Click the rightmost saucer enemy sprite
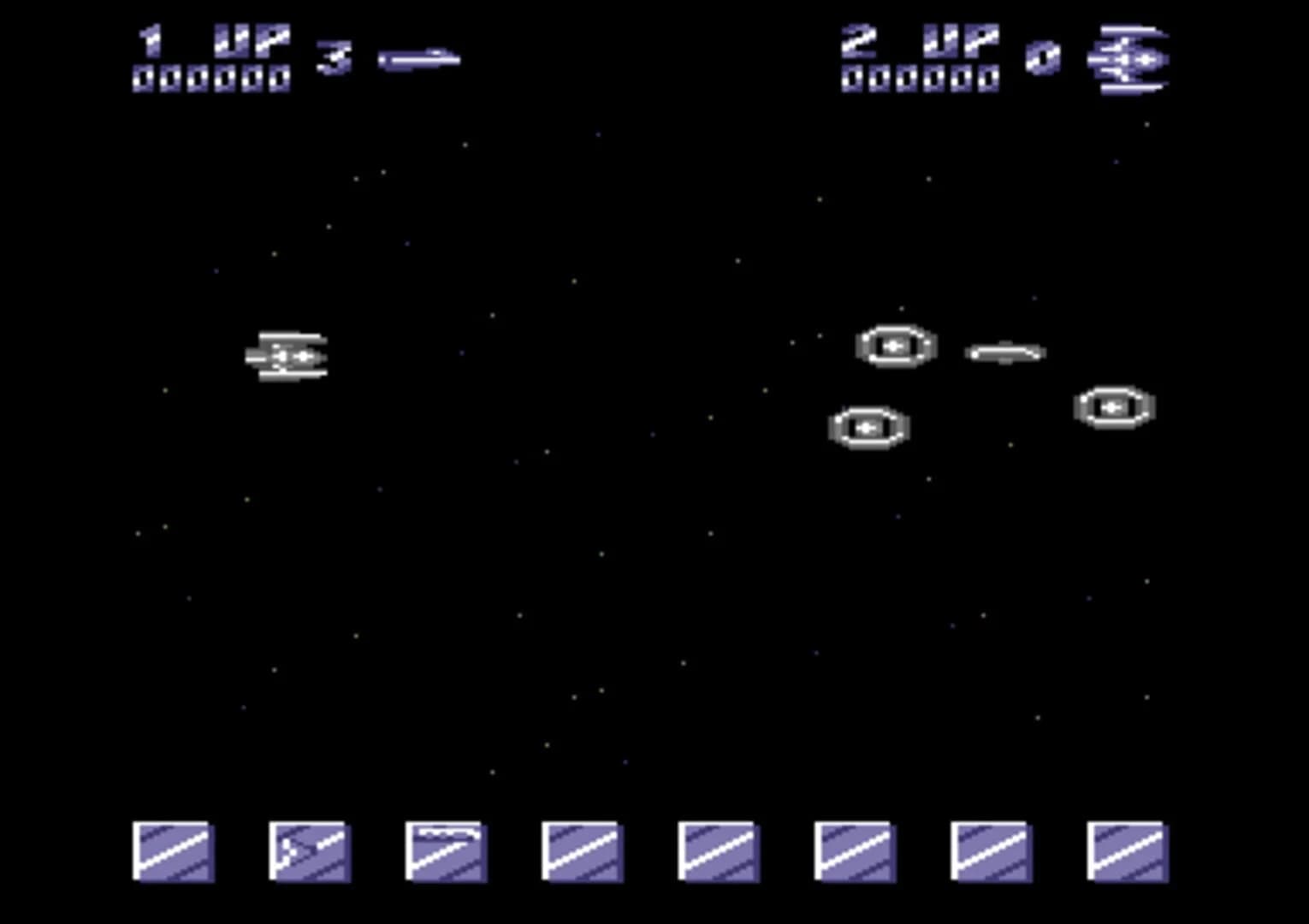 [1113, 408]
